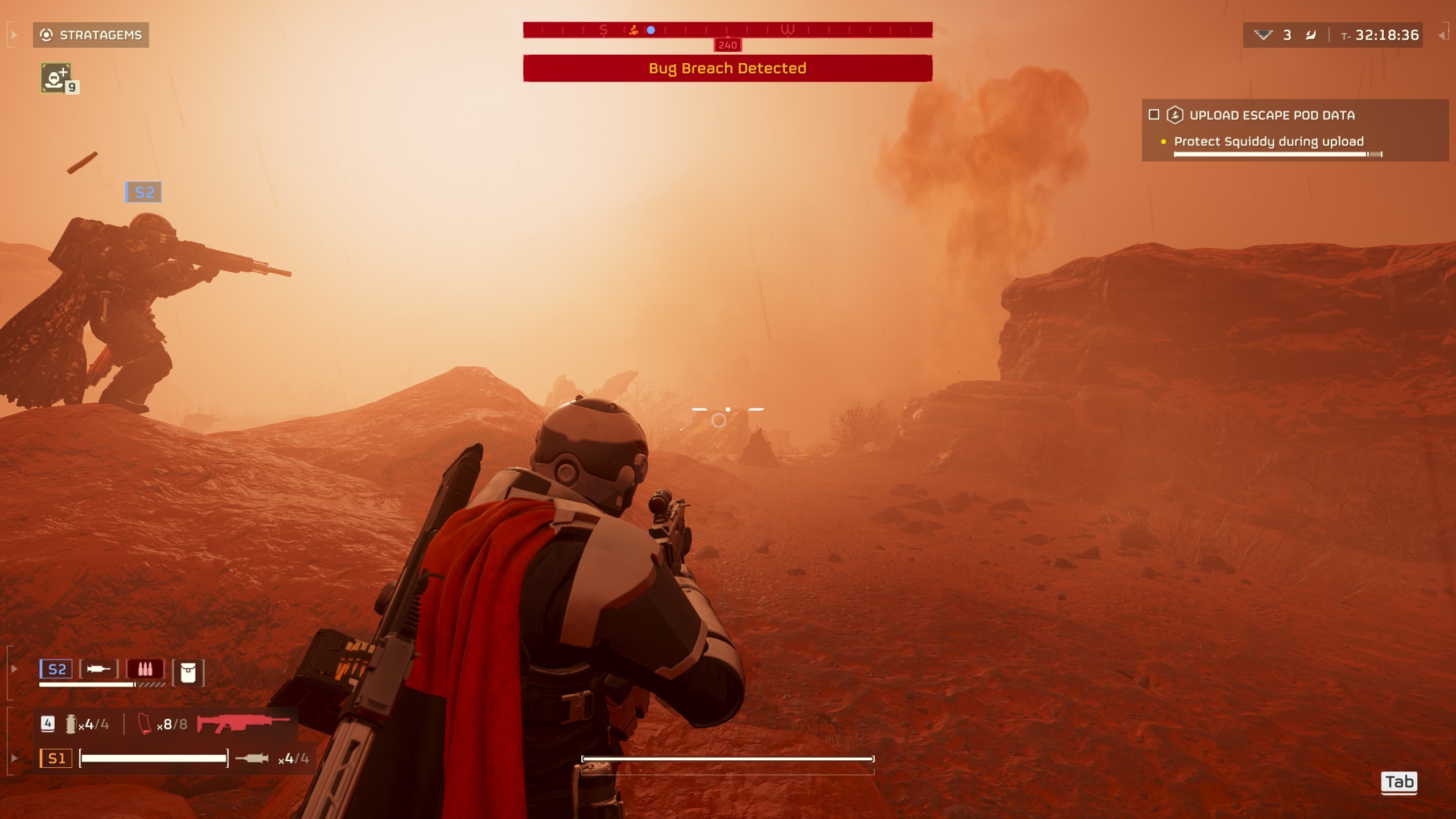Click squadmate's red ammo bullets icon
This screenshot has height=819, width=1456.
coord(145,669)
